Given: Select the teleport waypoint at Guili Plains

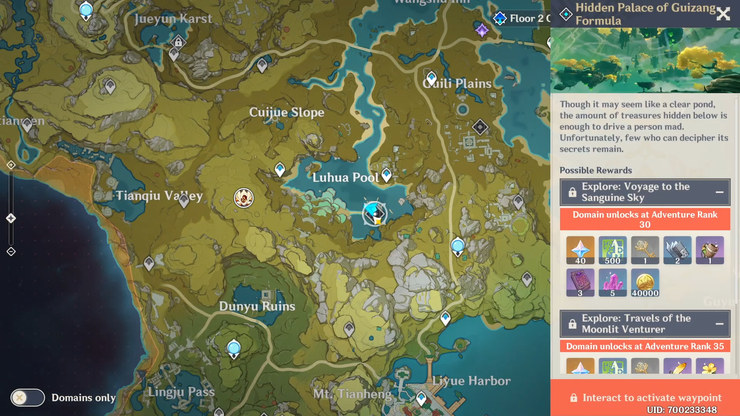Looking at the screenshot, I should [431, 77].
